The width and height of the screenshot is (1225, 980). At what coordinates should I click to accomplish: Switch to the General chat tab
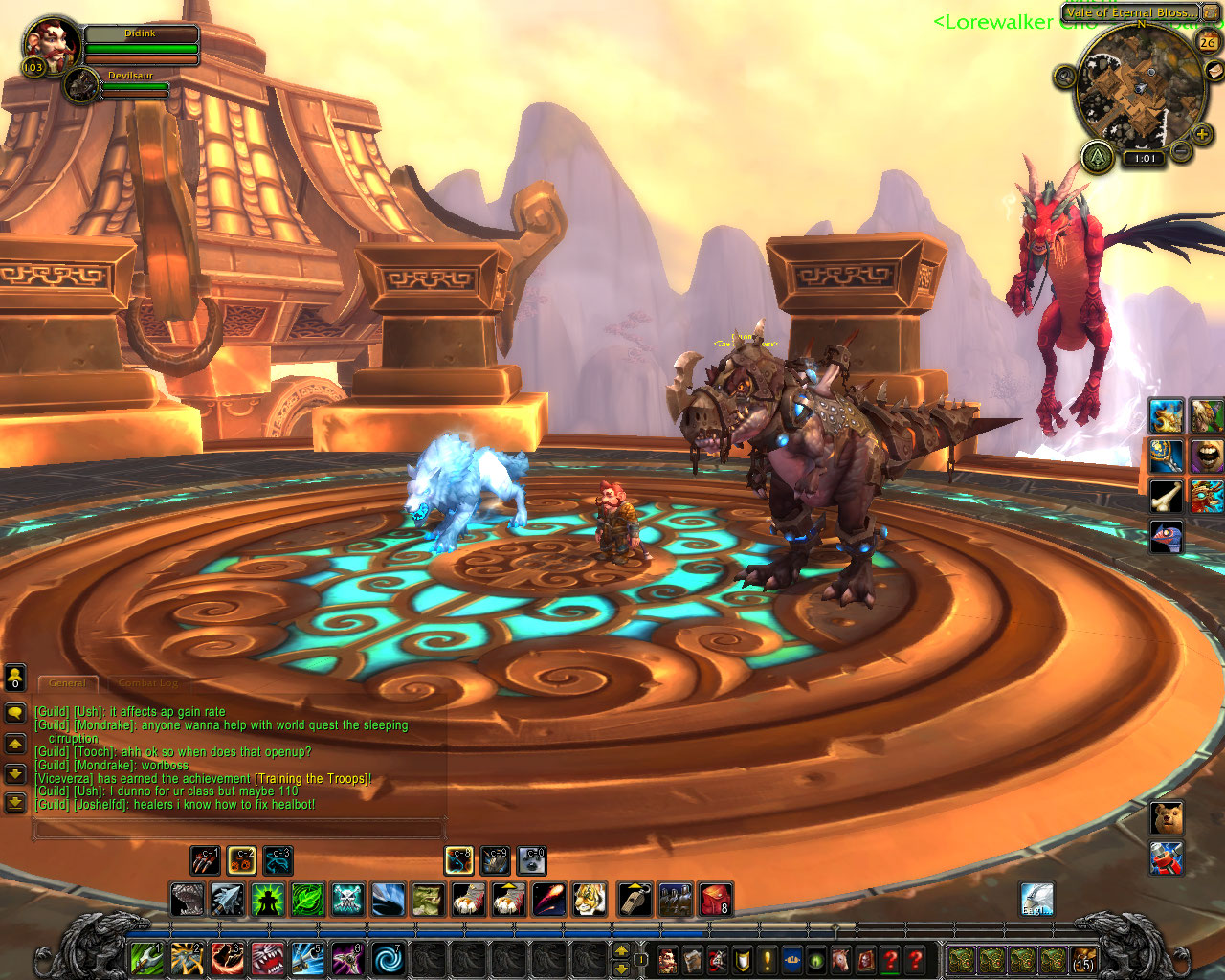coord(67,683)
